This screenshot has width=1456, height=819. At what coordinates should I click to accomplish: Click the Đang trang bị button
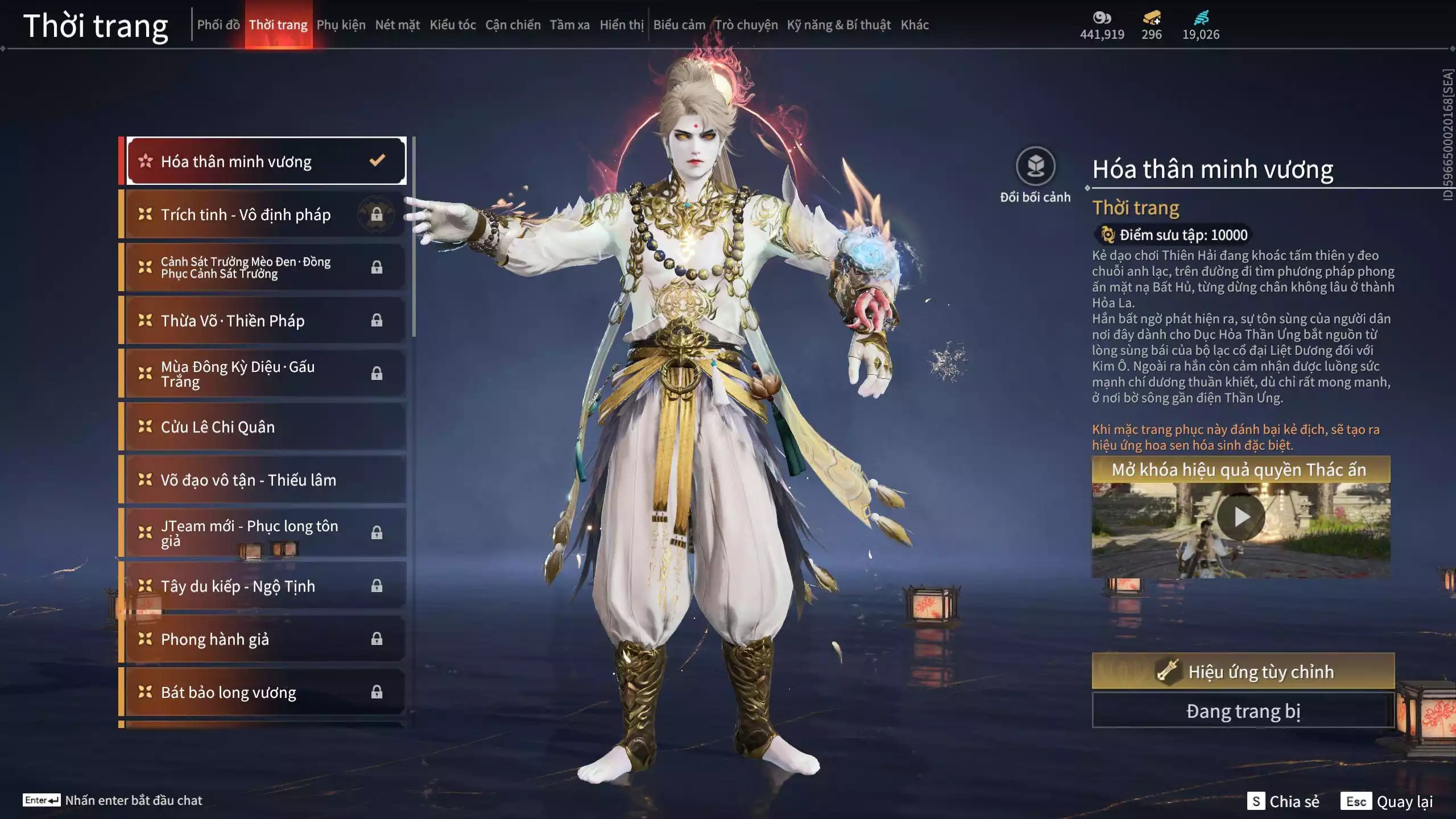[x=1243, y=712]
